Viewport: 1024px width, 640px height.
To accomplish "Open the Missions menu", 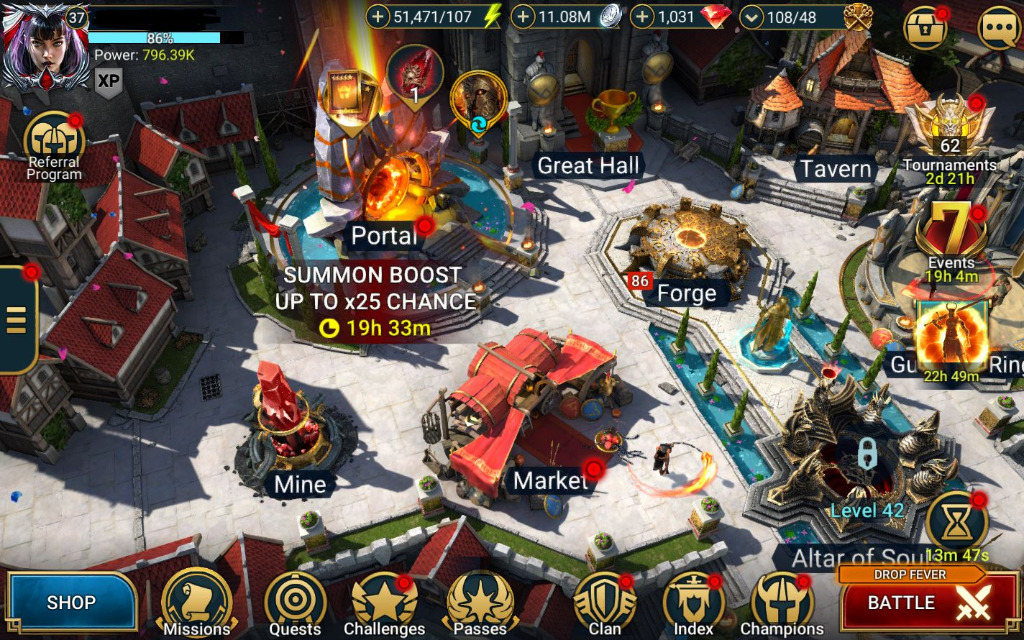I will (x=196, y=602).
